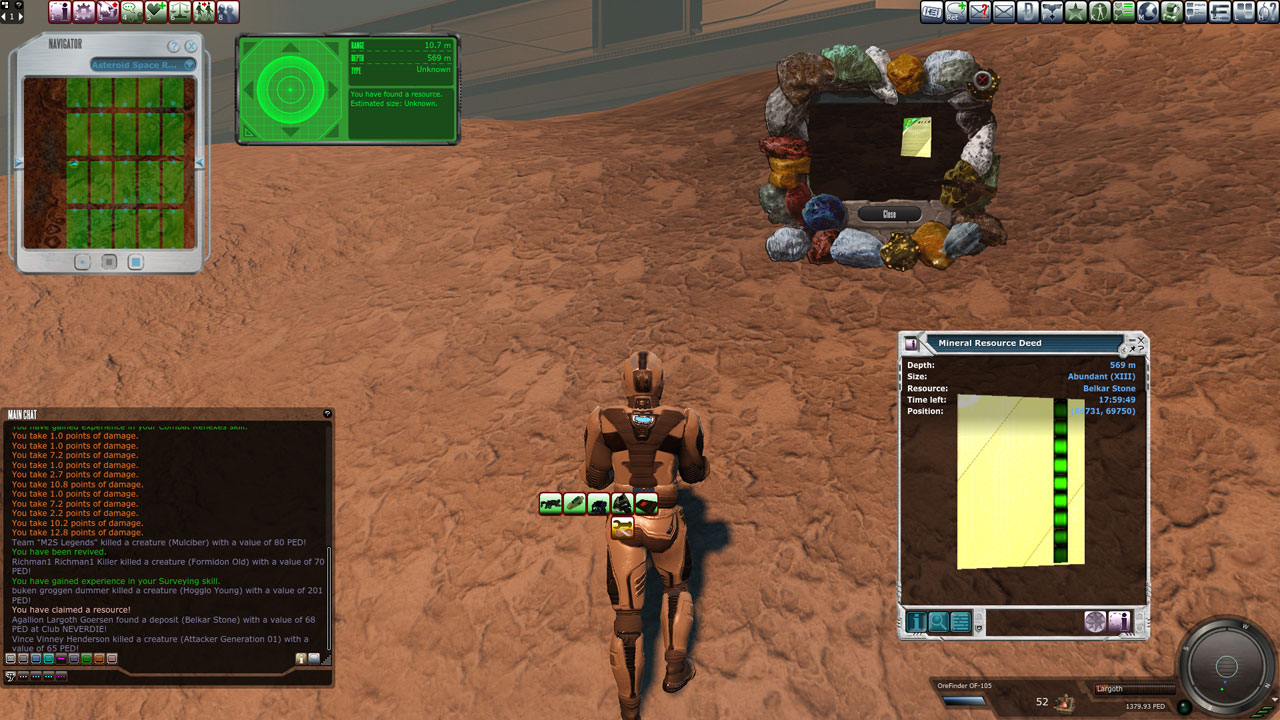Switch to the deed's list details tab
Screen dimensions: 1280x720
pyautogui.click(x=961, y=622)
